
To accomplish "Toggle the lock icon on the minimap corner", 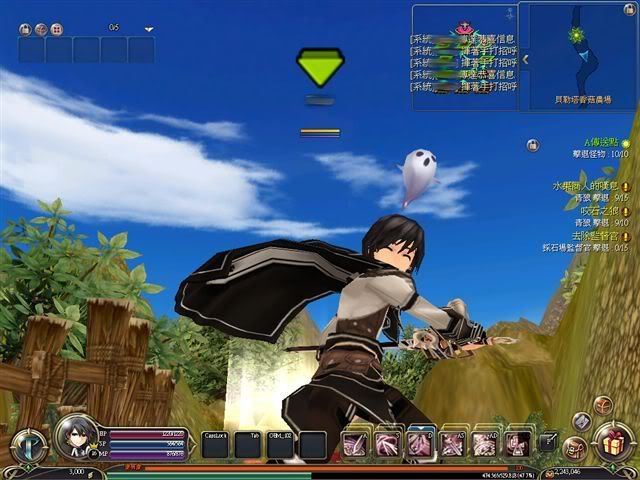I will [x=631, y=10].
